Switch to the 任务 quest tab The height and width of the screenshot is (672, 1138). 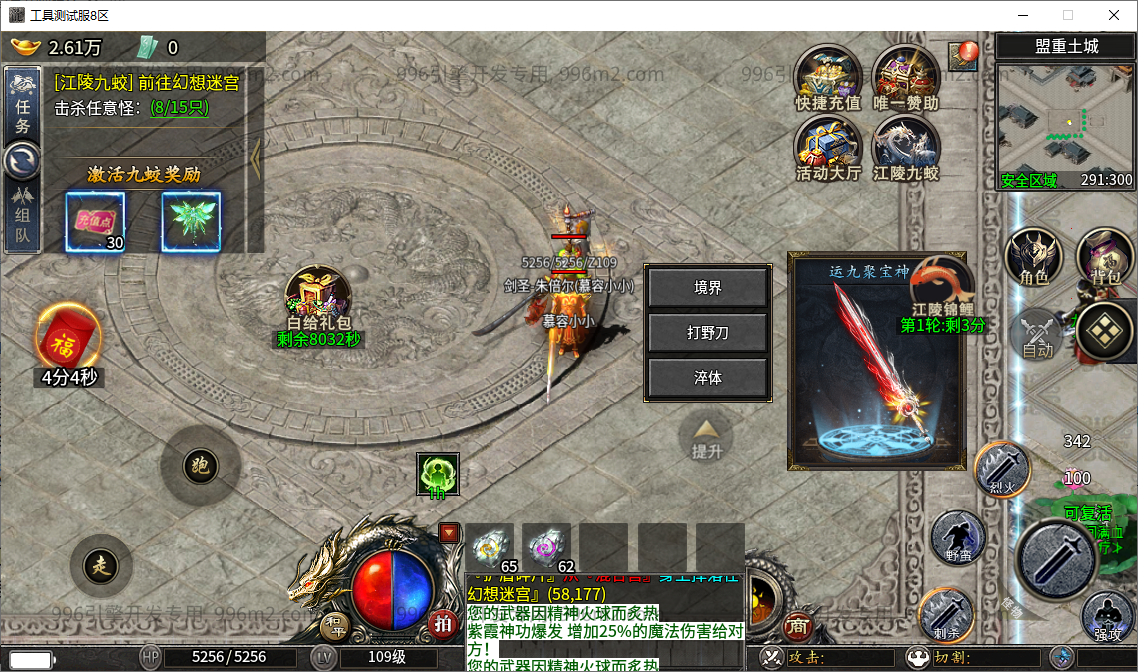(22, 107)
